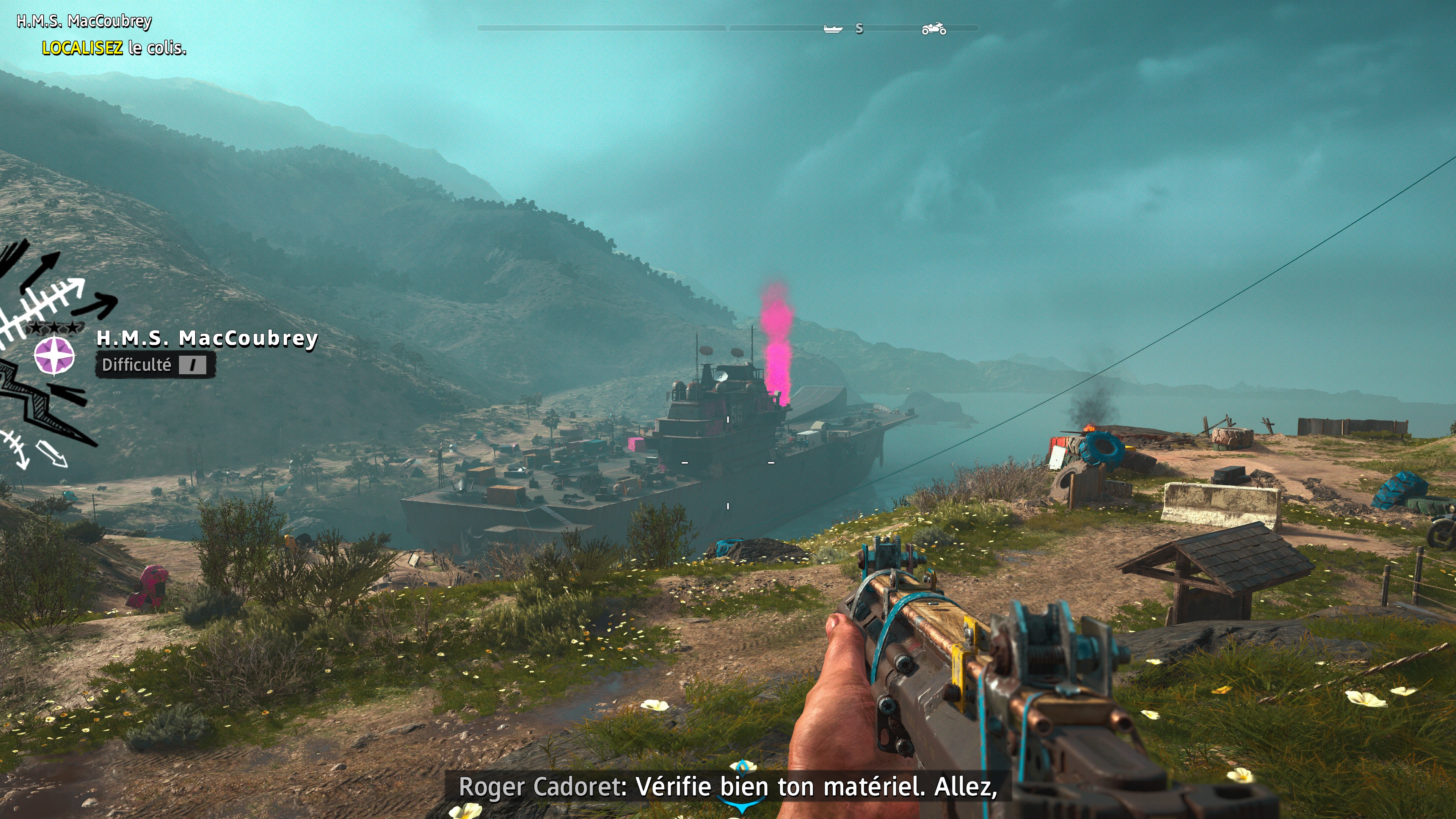Viewport: 1456px width, 819px height.
Task: Click the 'LOCALISEZ le colis' objective tracker
Action: tap(114, 48)
